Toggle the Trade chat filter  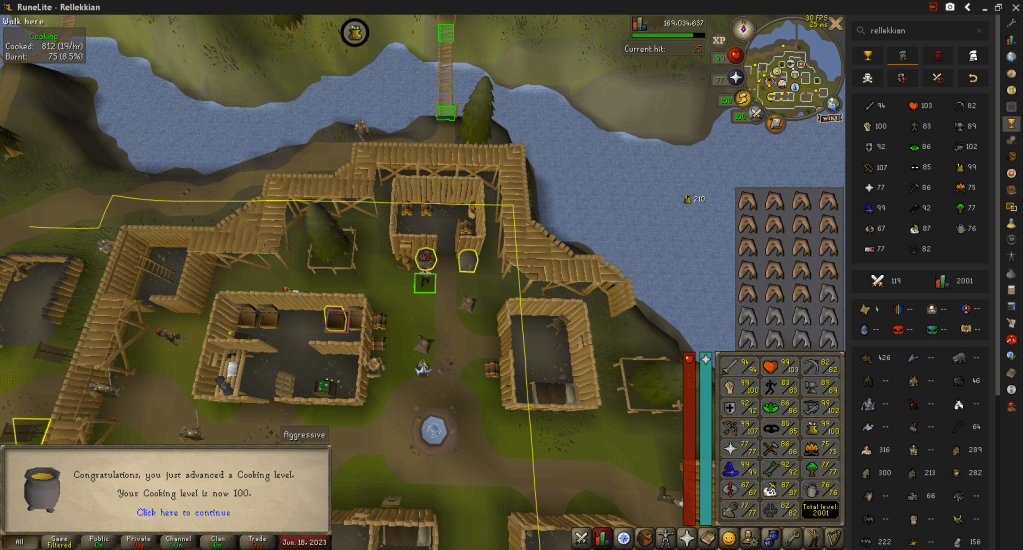pyautogui.click(x=258, y=541)
